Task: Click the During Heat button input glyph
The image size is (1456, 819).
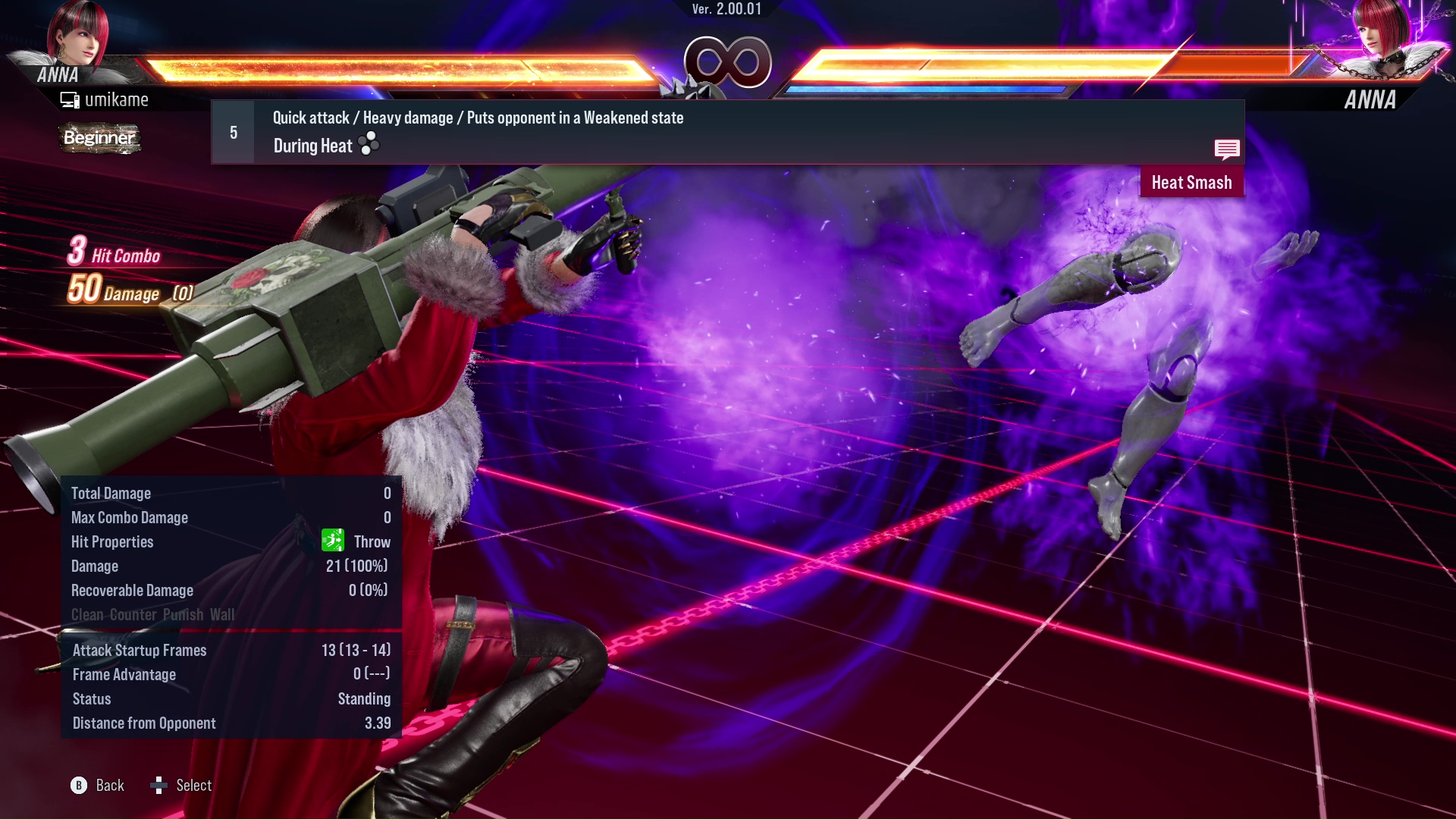Action: point(368,145)
